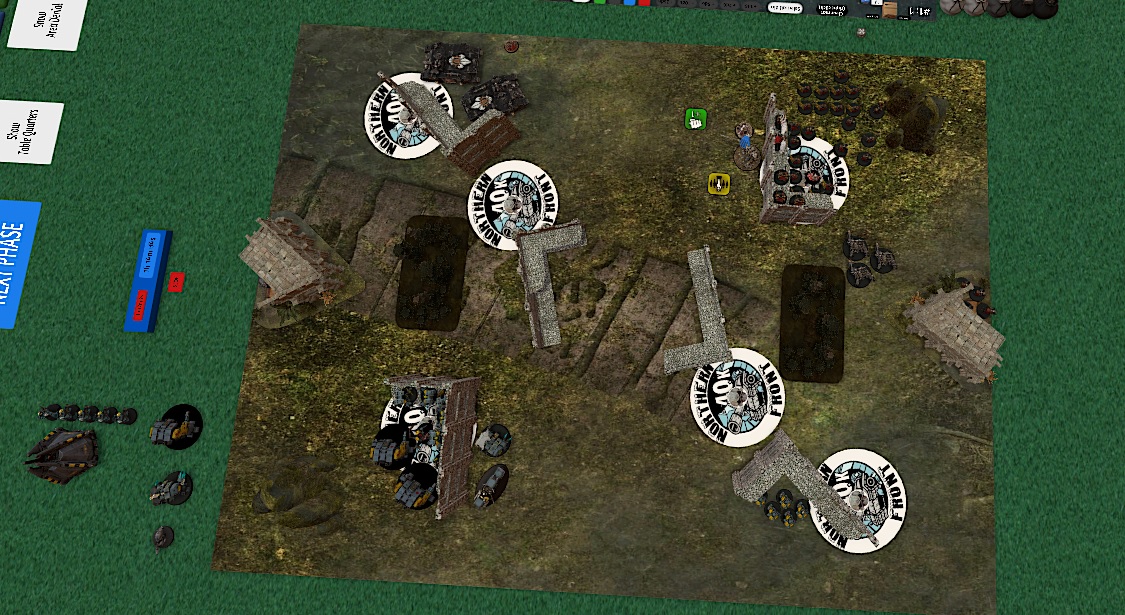1125x615 pixels.
Task: Advance the game with the Next Phase button
Action: point(16,262)
